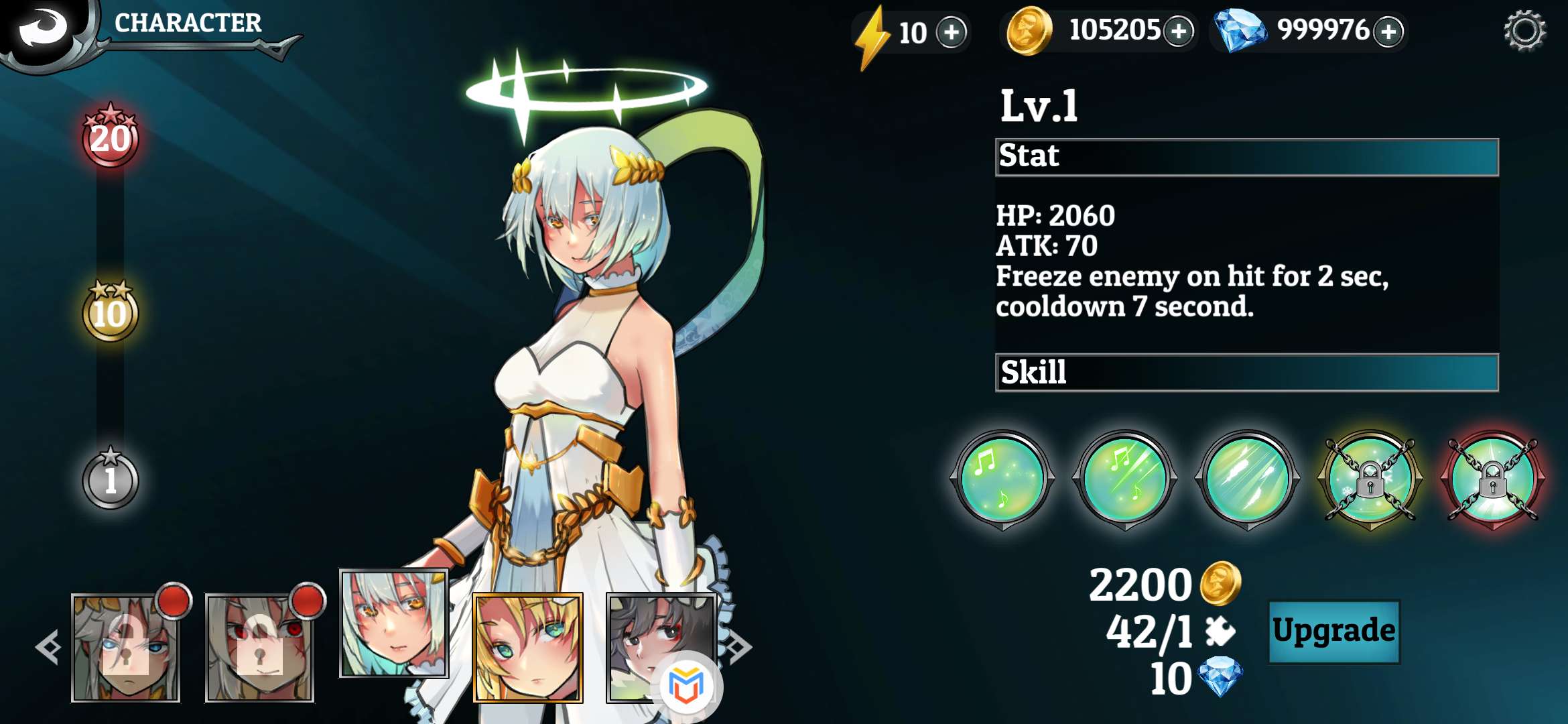Image resolution: width=1568 pixels, height=724 pixels.
Task: Tap the locked red-framed skill
Action: (x=1493, y=479)
